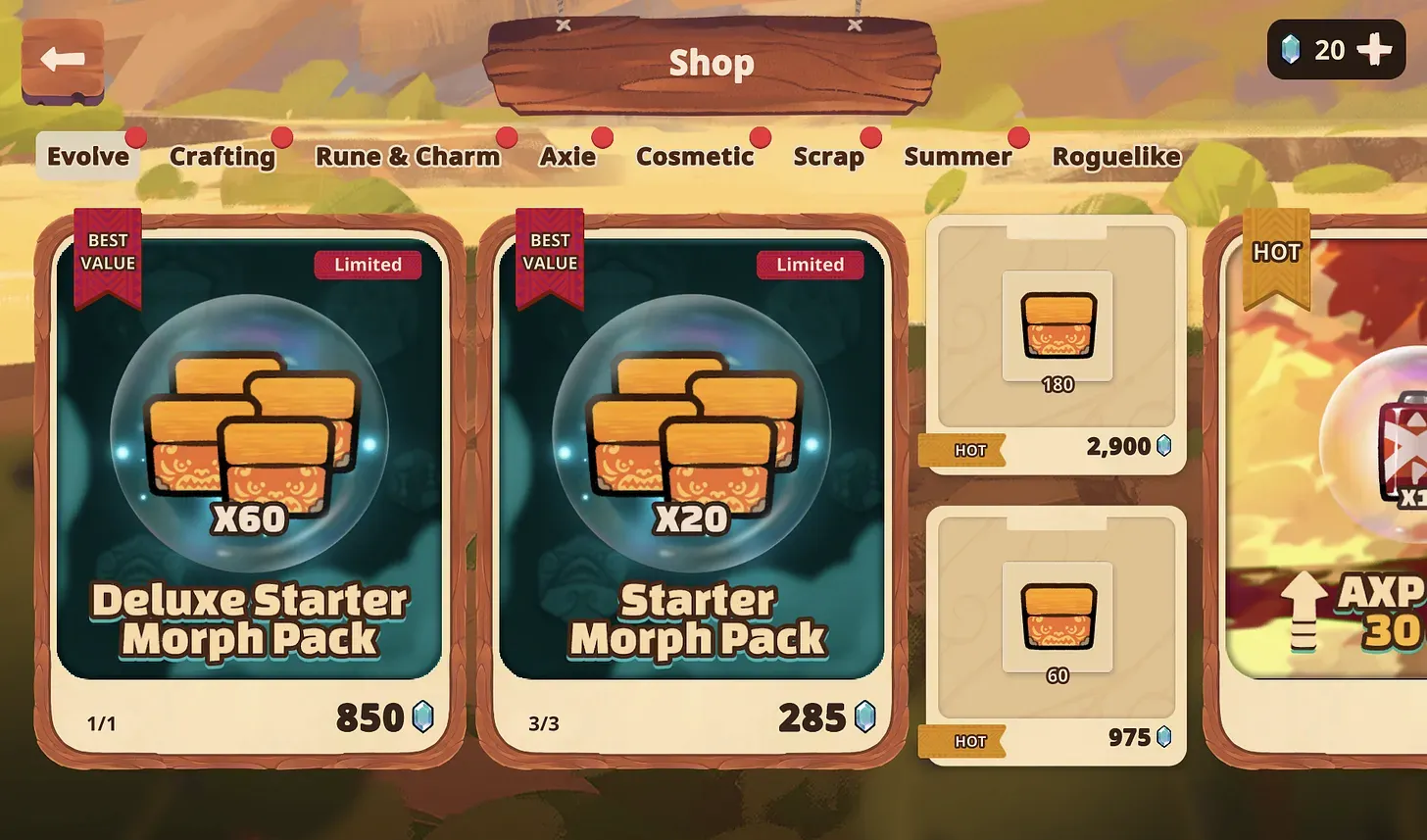This screenshot has height=840, width=1427.
Task: Switch to the Crafting tab
Action: click(222, 156)
